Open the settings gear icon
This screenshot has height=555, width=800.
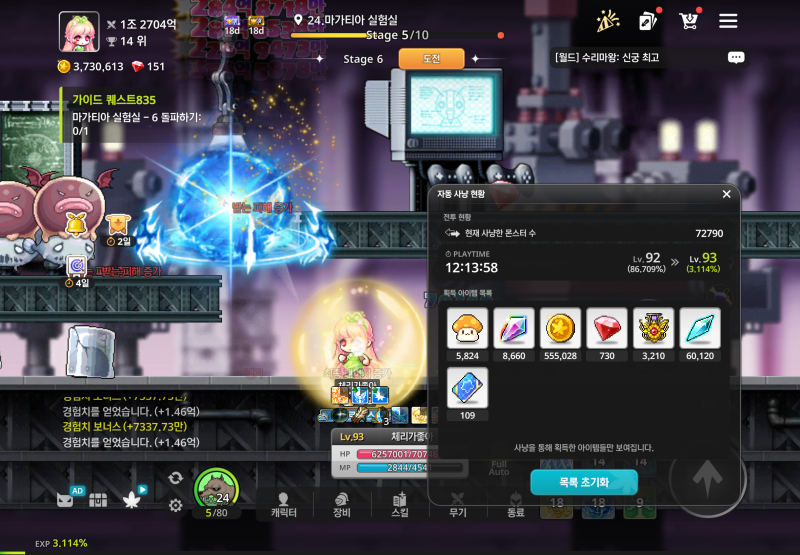[176, 505]
